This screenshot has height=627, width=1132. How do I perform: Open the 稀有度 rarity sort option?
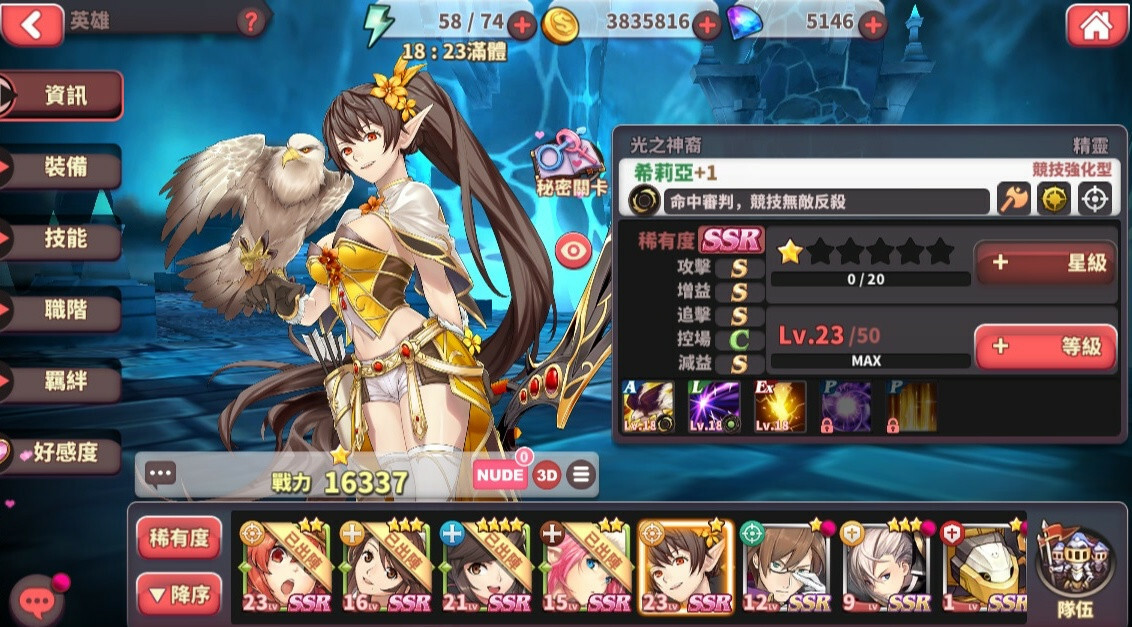pos(179,539)
